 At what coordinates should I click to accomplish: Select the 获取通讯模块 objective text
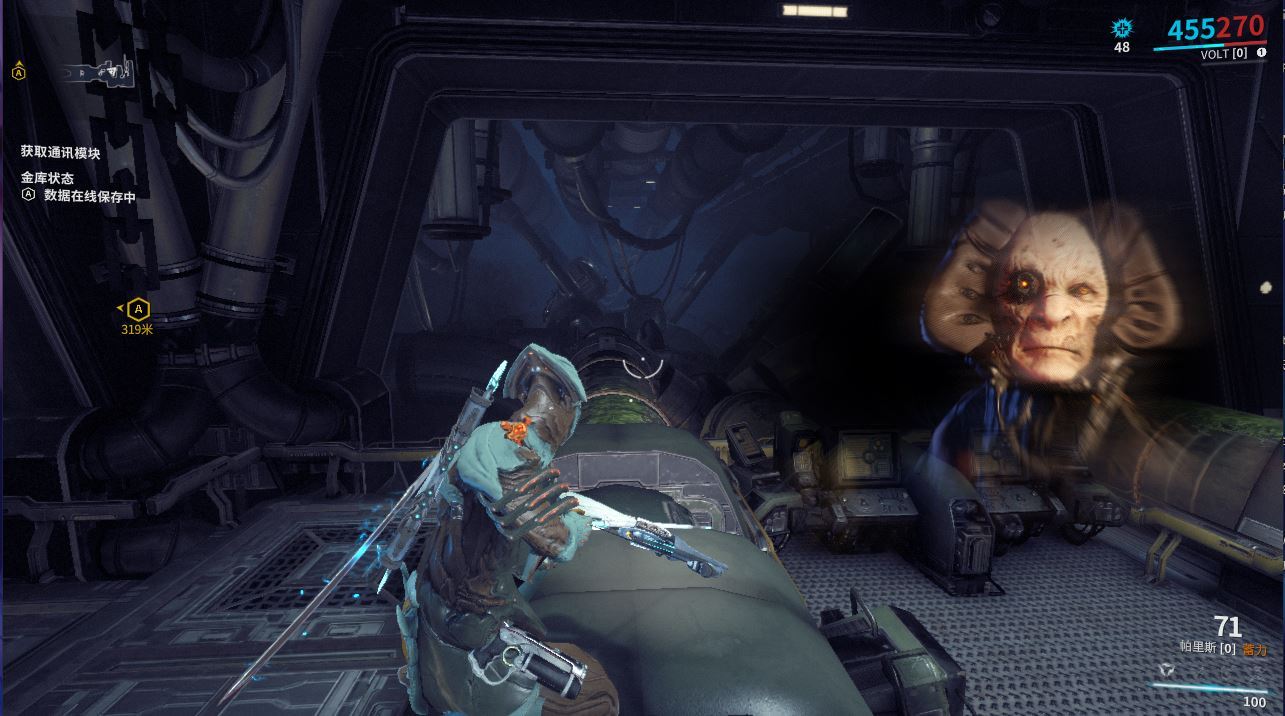61,153
